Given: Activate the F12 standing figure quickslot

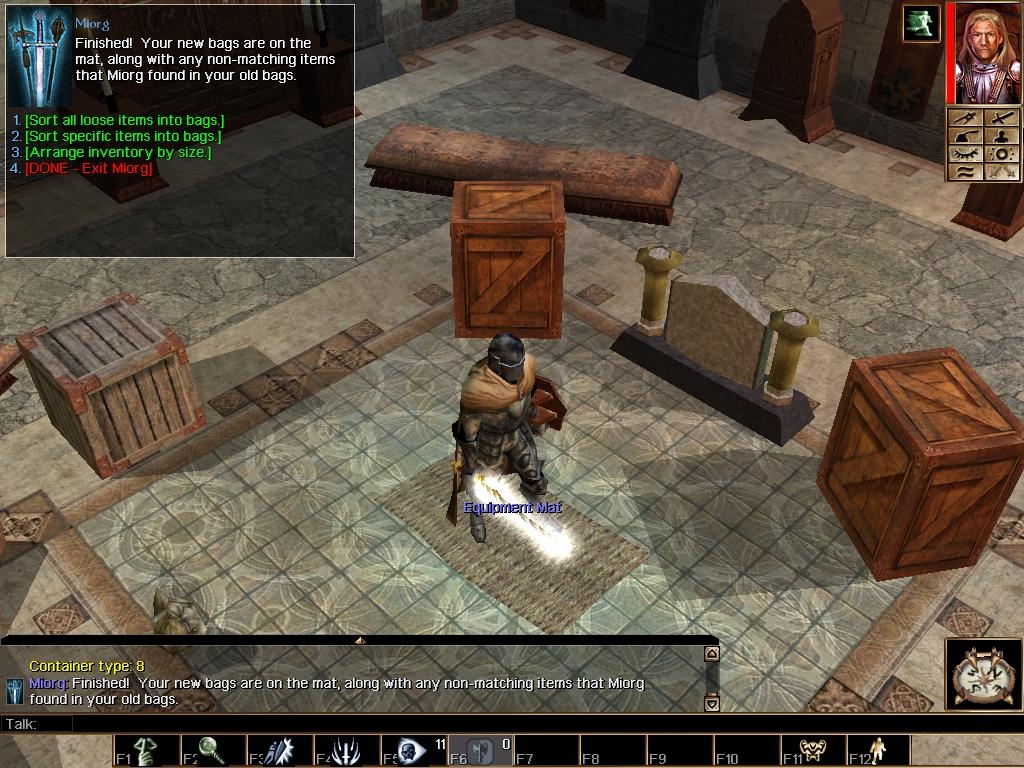Looking at the screenshot, I should (878, 751).
